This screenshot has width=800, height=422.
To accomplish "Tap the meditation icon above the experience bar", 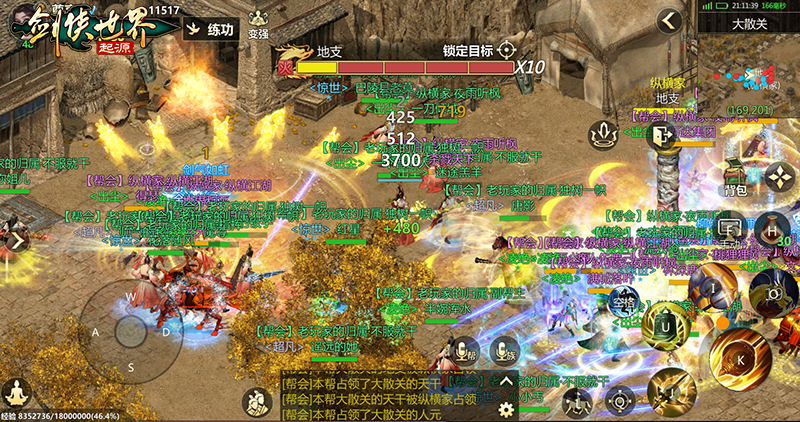I will pyautogui.click(x=16, y=391).
